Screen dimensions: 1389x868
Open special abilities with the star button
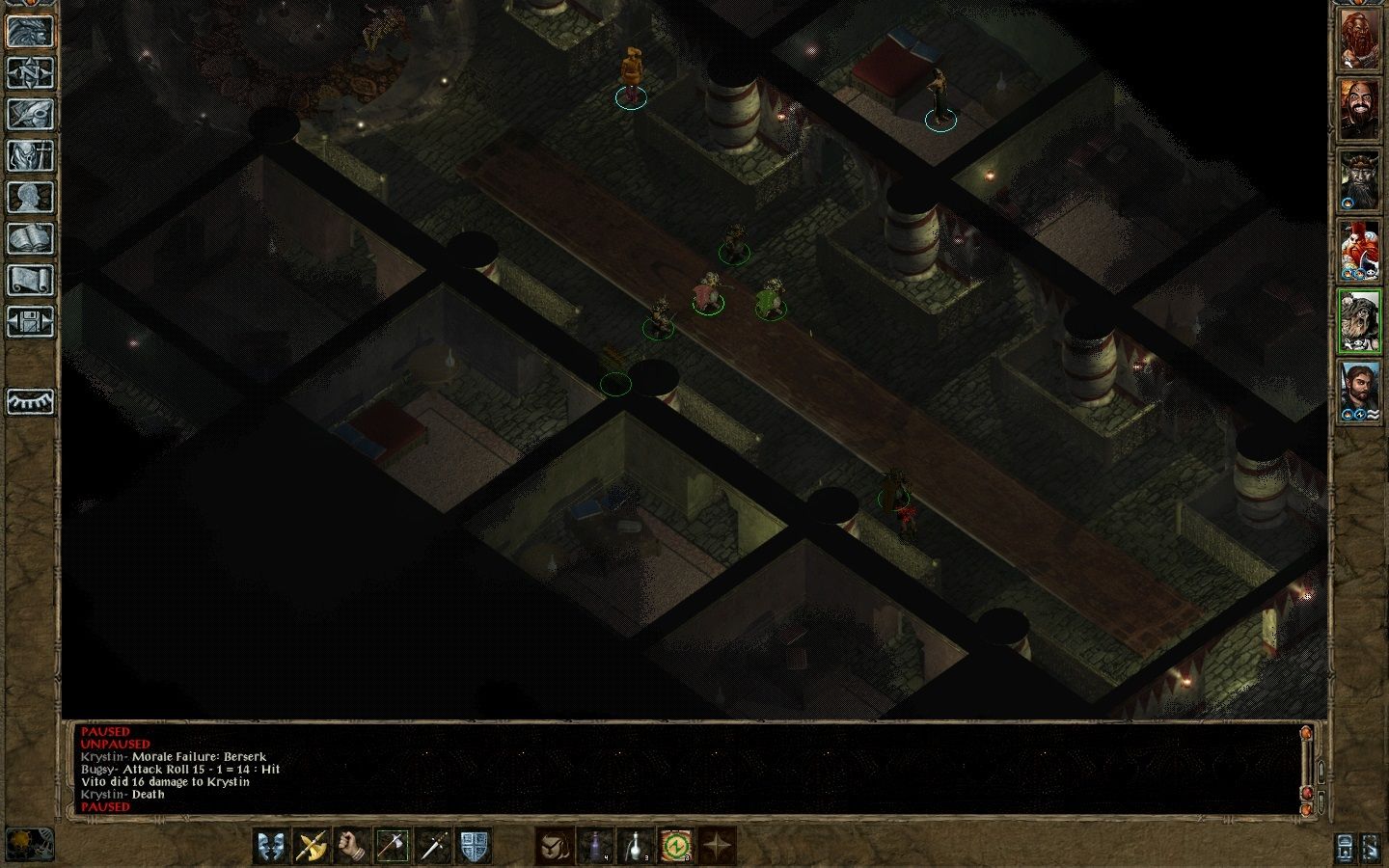click(x=717, y=846)
